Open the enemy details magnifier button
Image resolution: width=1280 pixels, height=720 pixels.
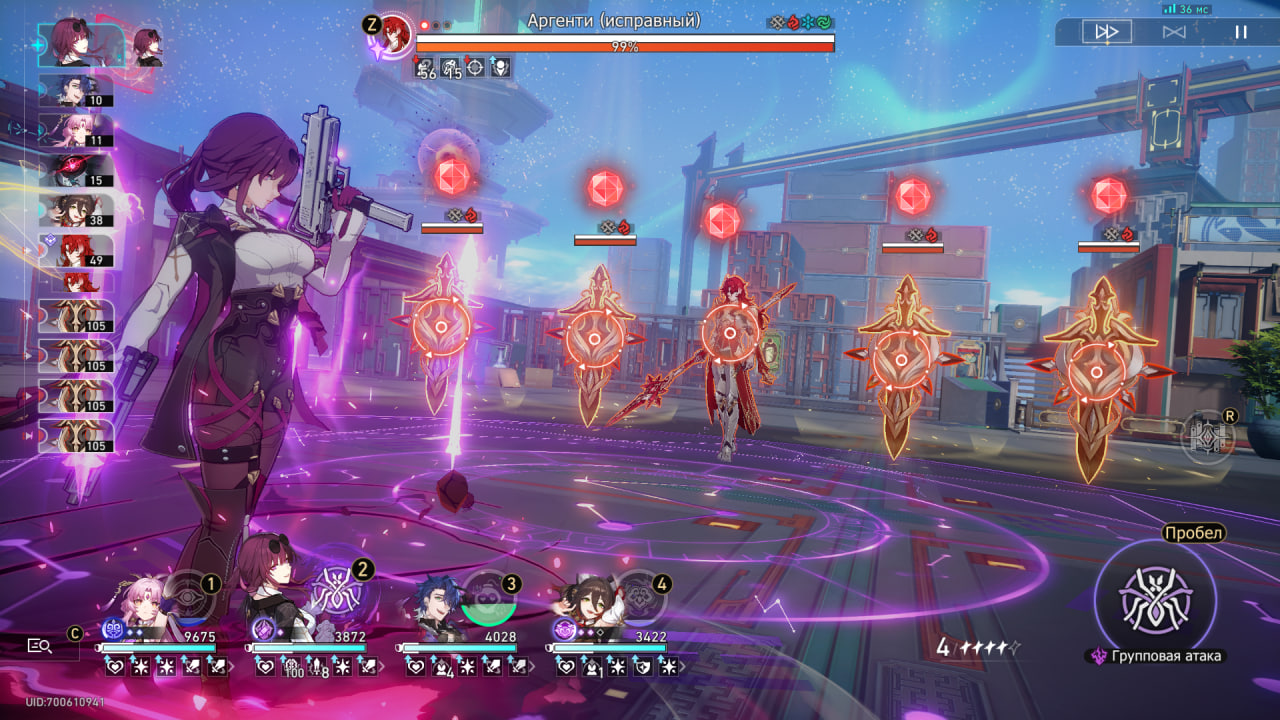(40, 646)
